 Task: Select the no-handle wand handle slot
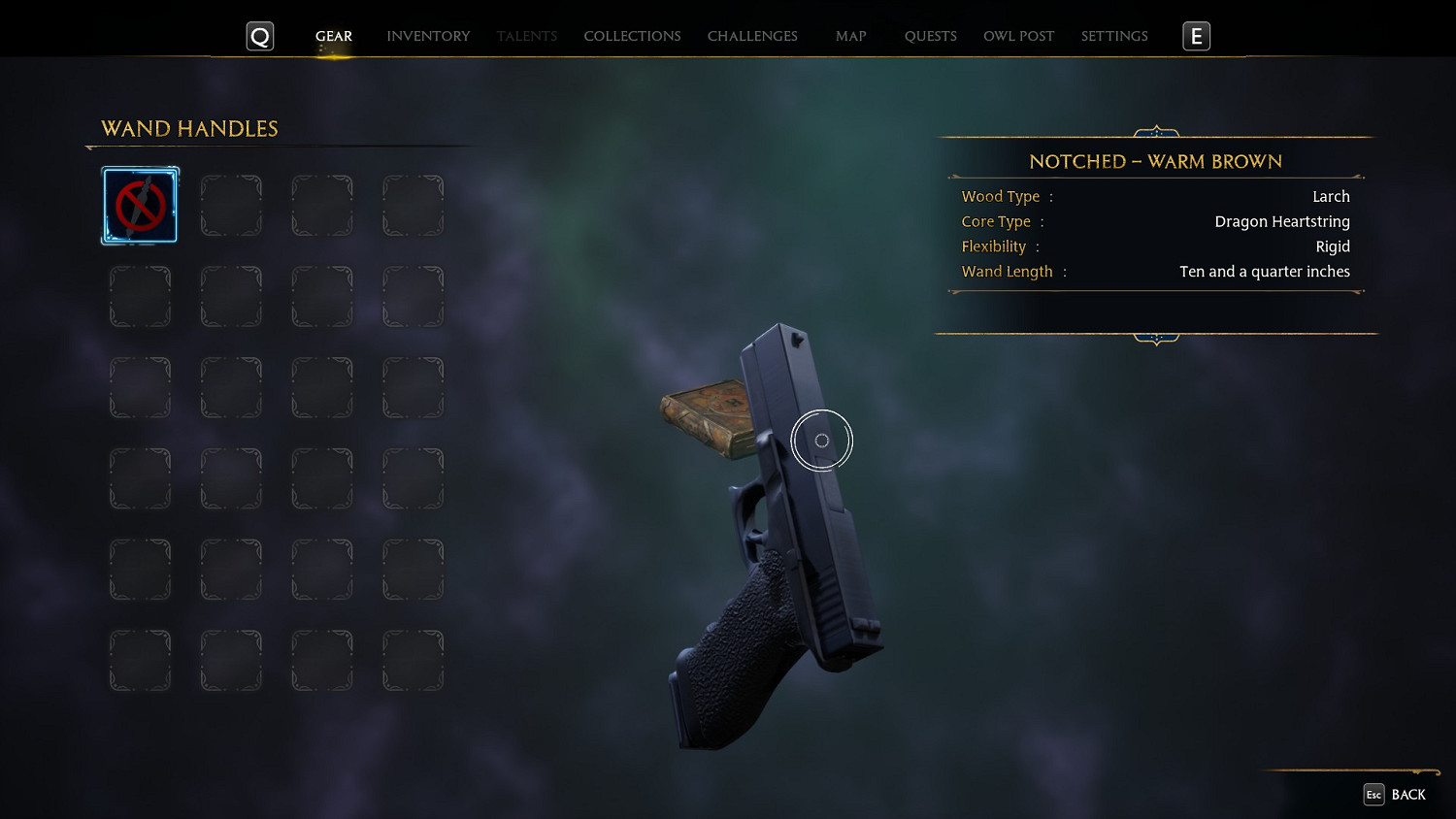click(x=141, y=206)
